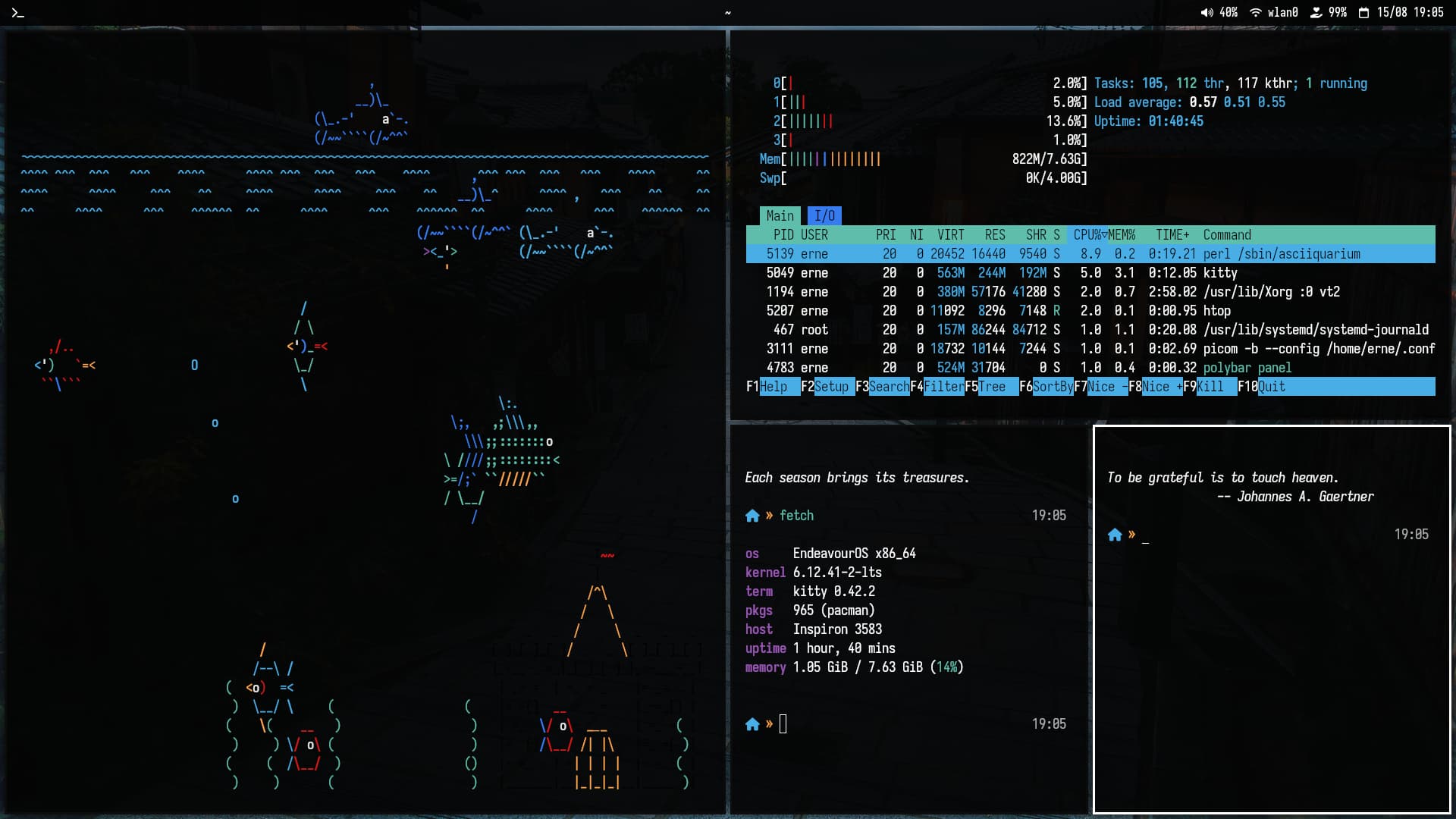Screen dimensions: 1456x819
Task: Click the volume indicator in the top bar
Action: 1219,12
